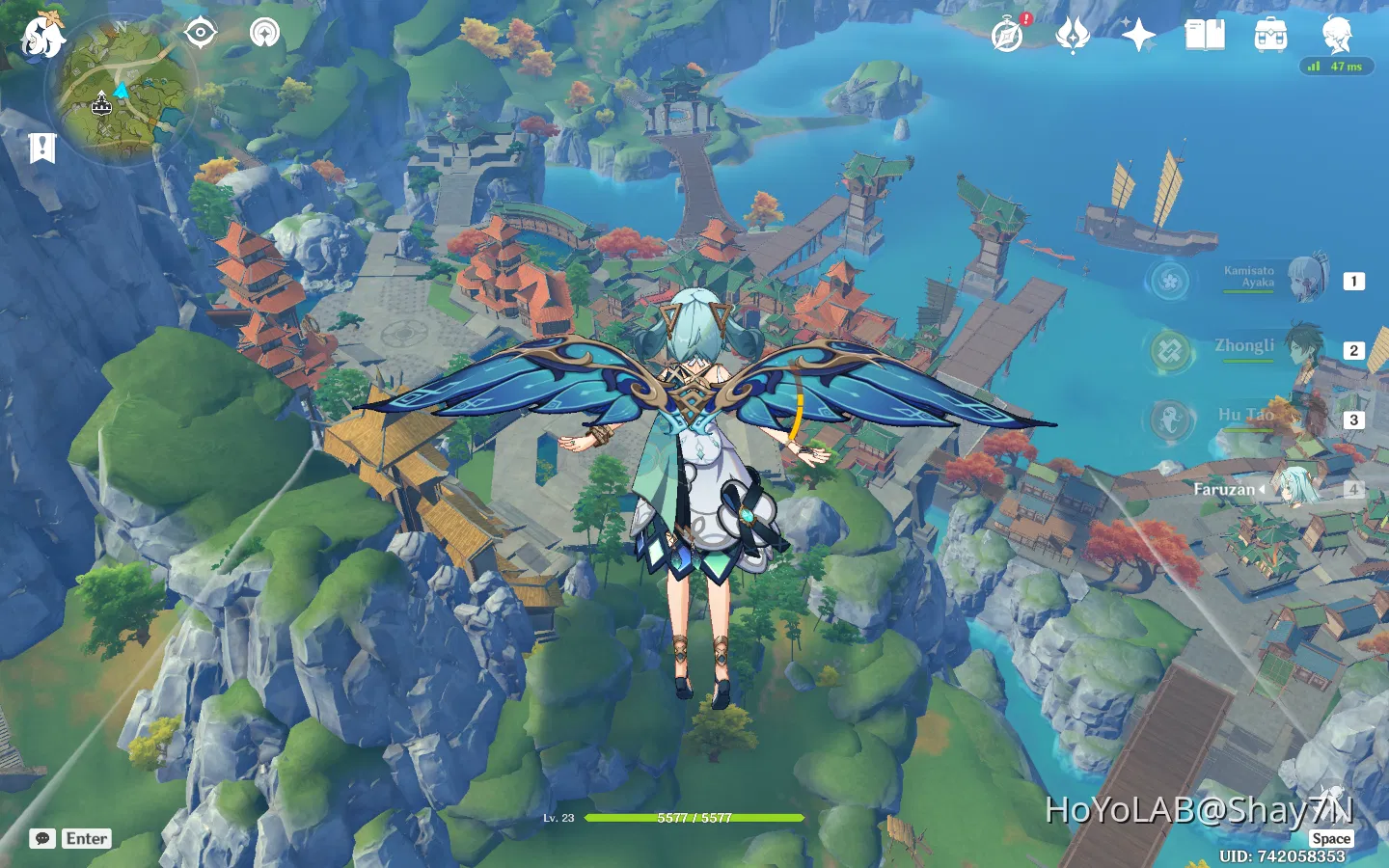
Task: Open the Adventurer Handbook compass icon
Action: 1006,37
